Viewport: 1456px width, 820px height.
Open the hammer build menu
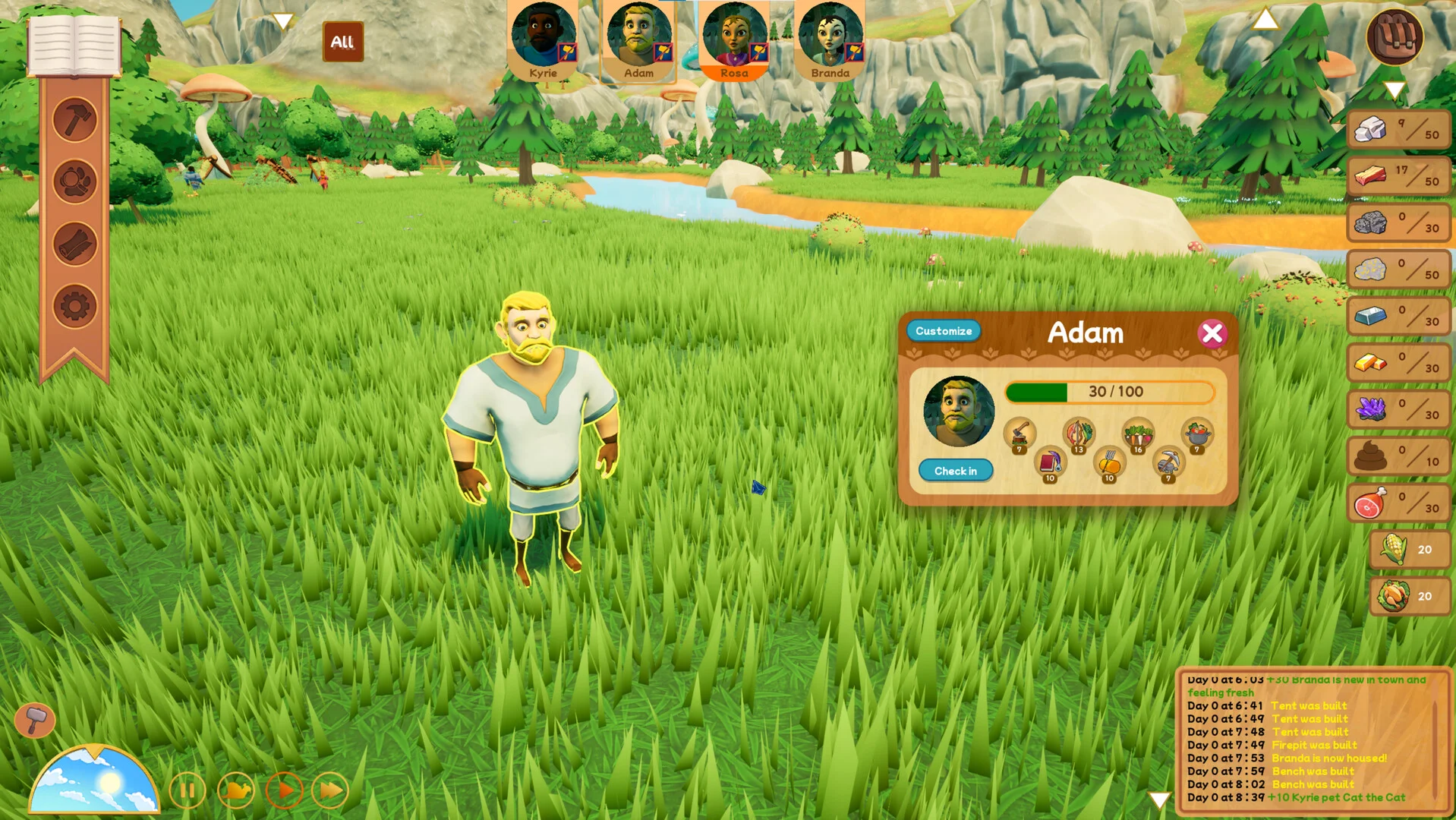tap(75, 120)
